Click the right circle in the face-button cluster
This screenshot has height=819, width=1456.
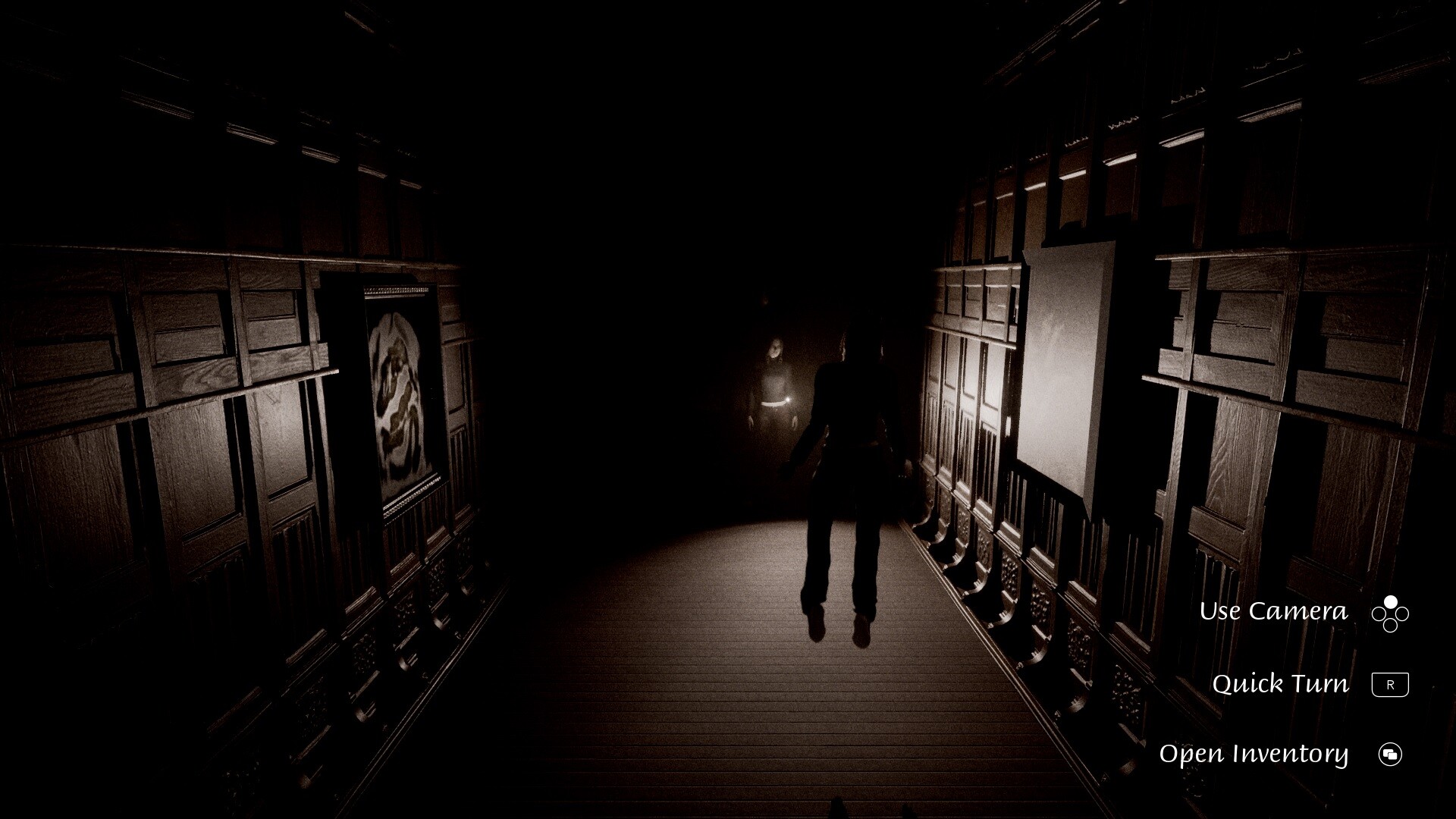pyautogui.click(x=1402, y=613)
